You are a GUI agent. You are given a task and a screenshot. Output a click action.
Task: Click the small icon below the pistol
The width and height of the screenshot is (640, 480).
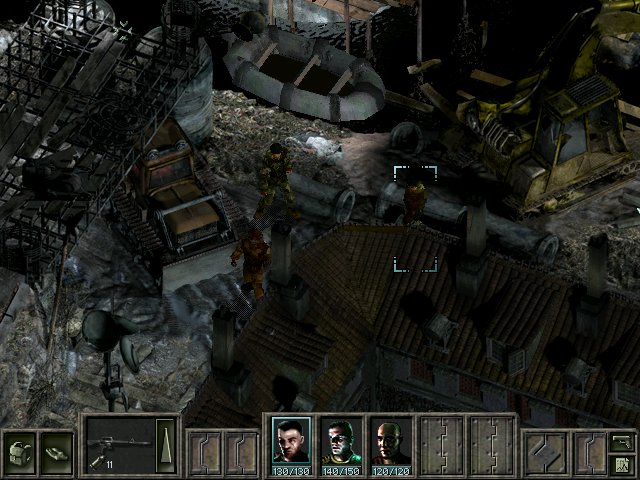pos(622,463)
